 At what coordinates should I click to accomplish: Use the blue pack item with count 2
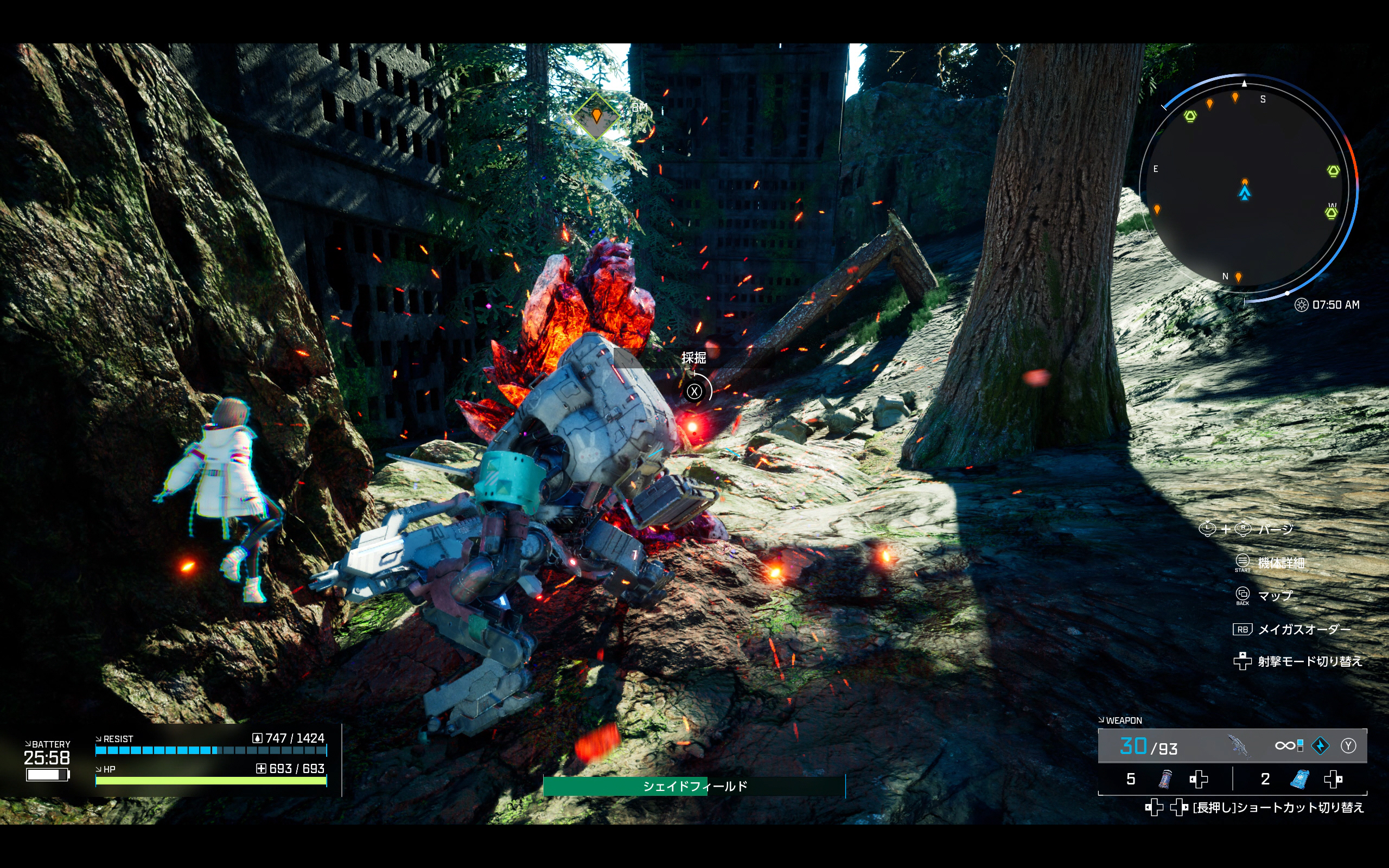tap(1299, 779)
